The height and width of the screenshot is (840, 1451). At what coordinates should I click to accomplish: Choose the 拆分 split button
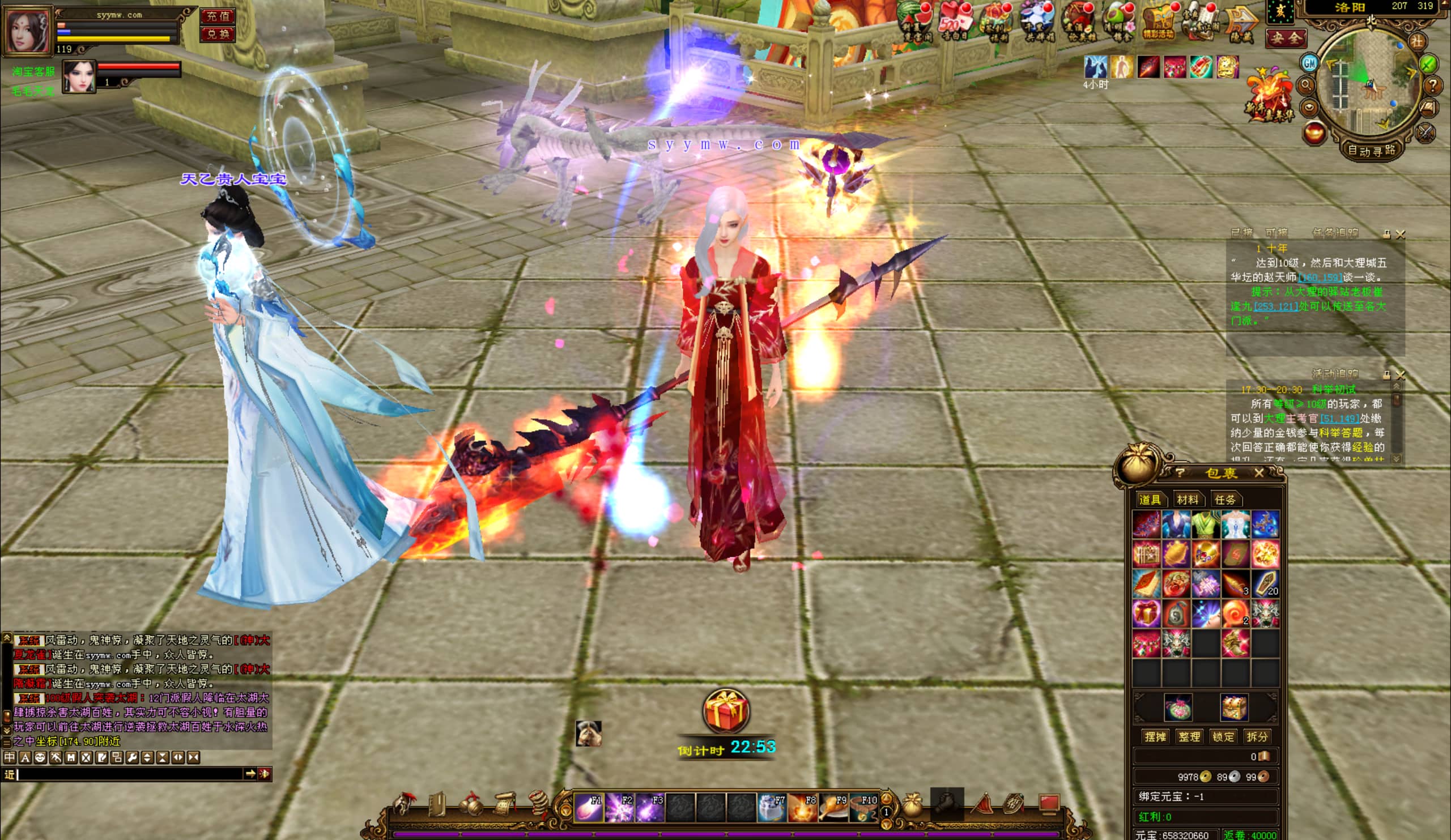click(x=1257, y=736)
